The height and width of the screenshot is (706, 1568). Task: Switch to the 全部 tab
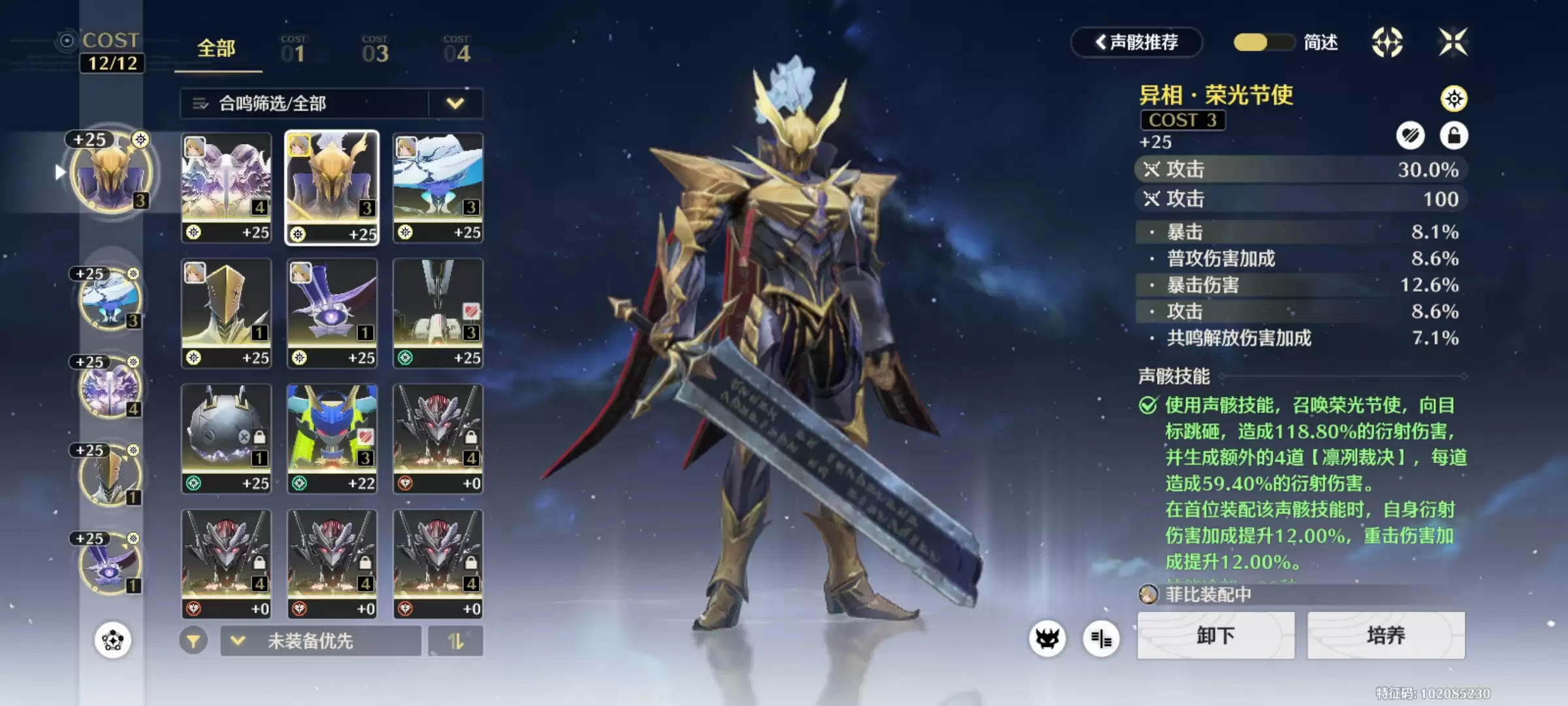(x=216, y=49)
